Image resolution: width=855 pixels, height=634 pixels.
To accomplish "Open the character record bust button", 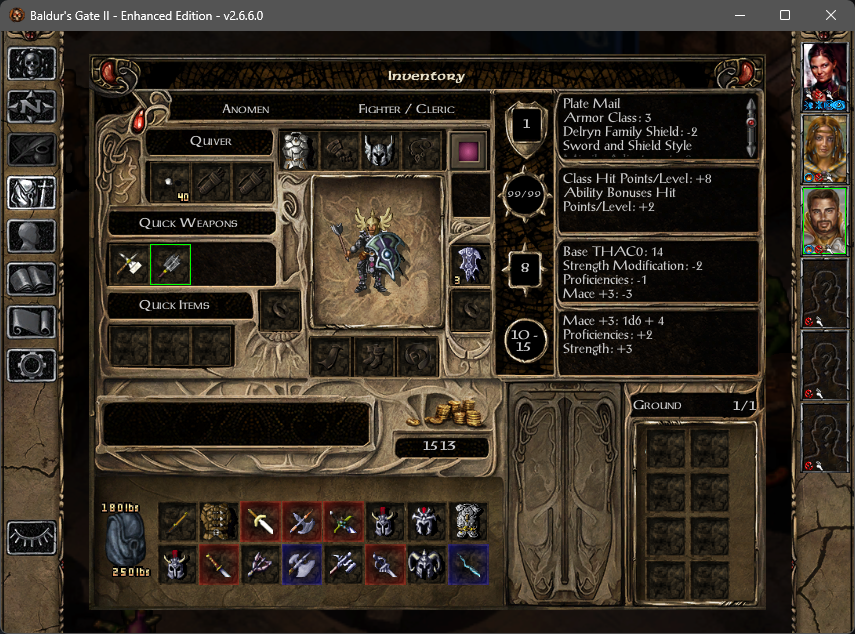I will pyautogui.click(x=31, y=236).
